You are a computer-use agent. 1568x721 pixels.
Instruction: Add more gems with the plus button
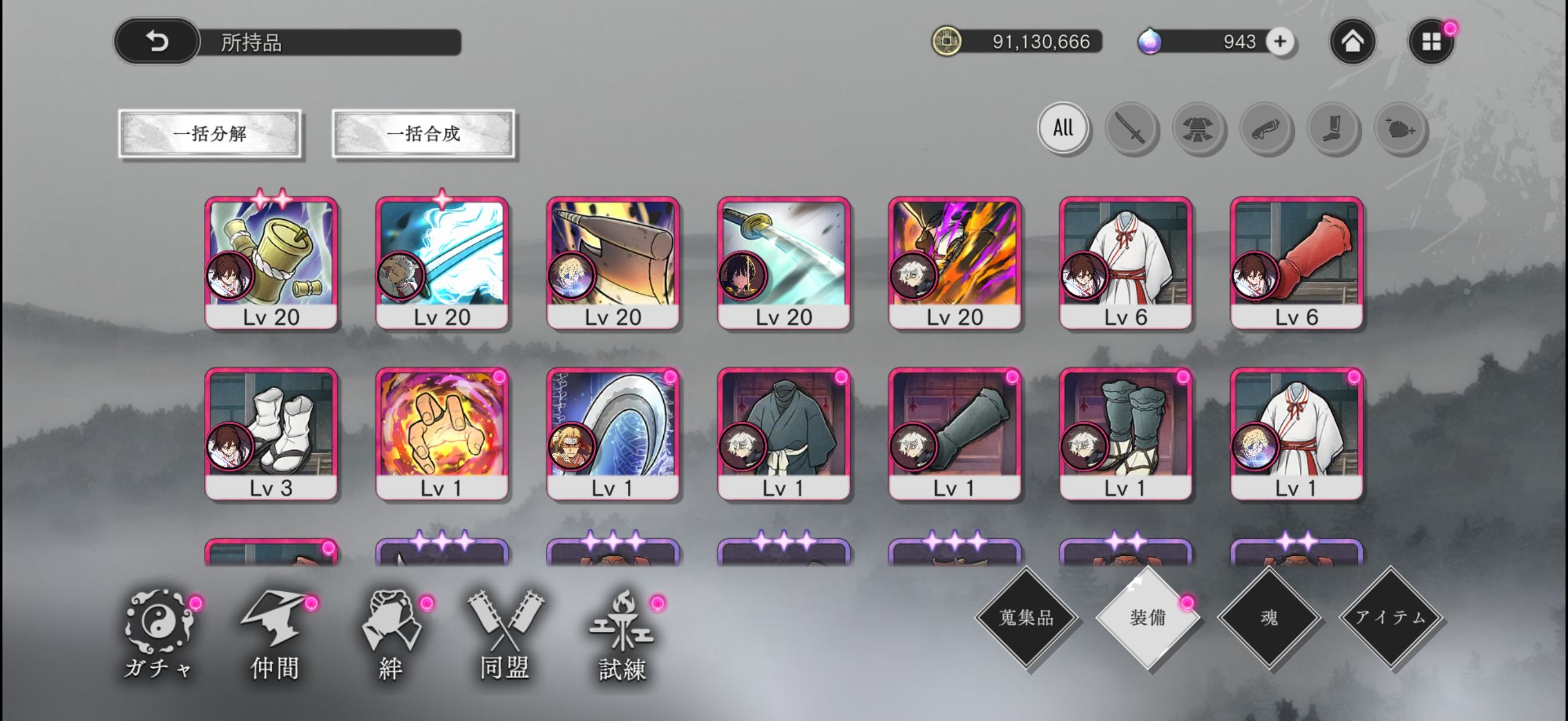tap(1280, 41)
